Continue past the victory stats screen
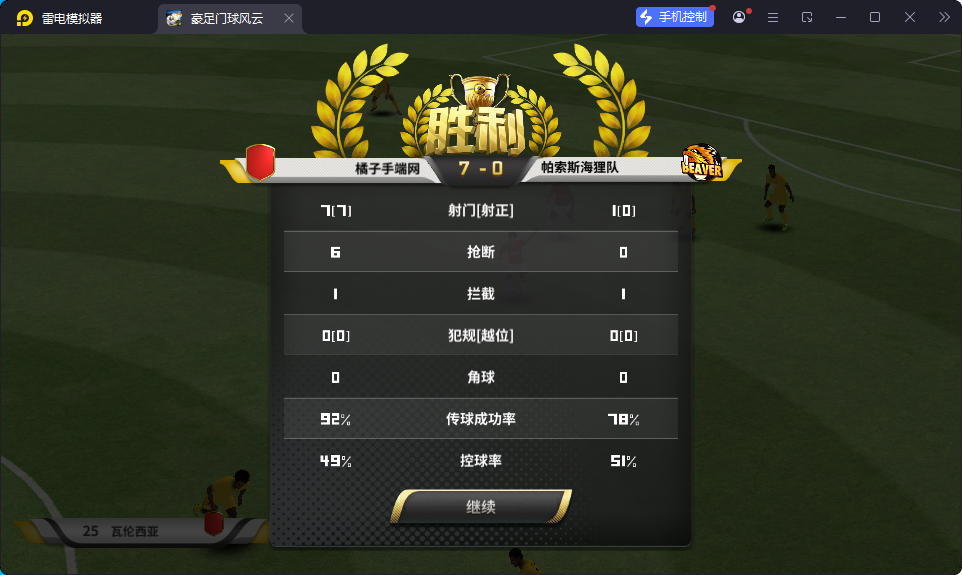 click(481, 507)
